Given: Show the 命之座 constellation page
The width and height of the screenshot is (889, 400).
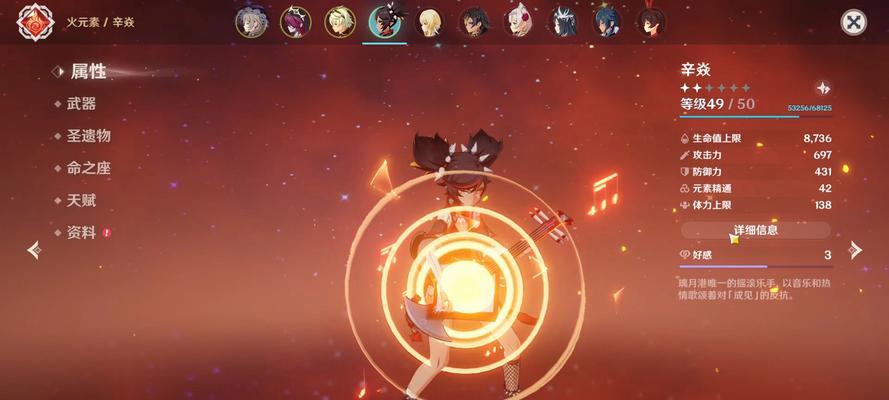Looking at the screenshot, I should pos(88,168).
